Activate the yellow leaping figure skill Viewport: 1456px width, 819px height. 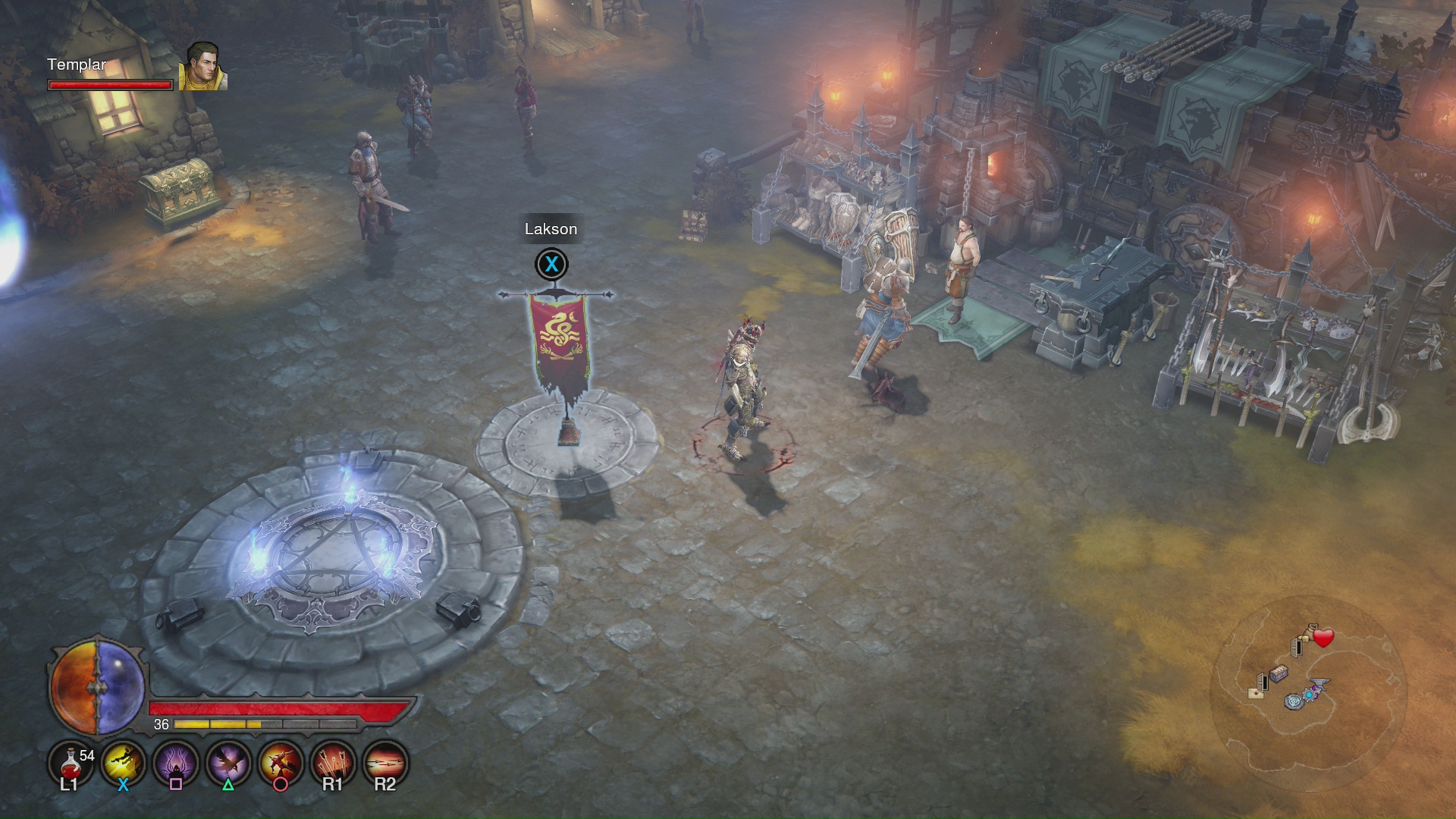coord(124,763)
